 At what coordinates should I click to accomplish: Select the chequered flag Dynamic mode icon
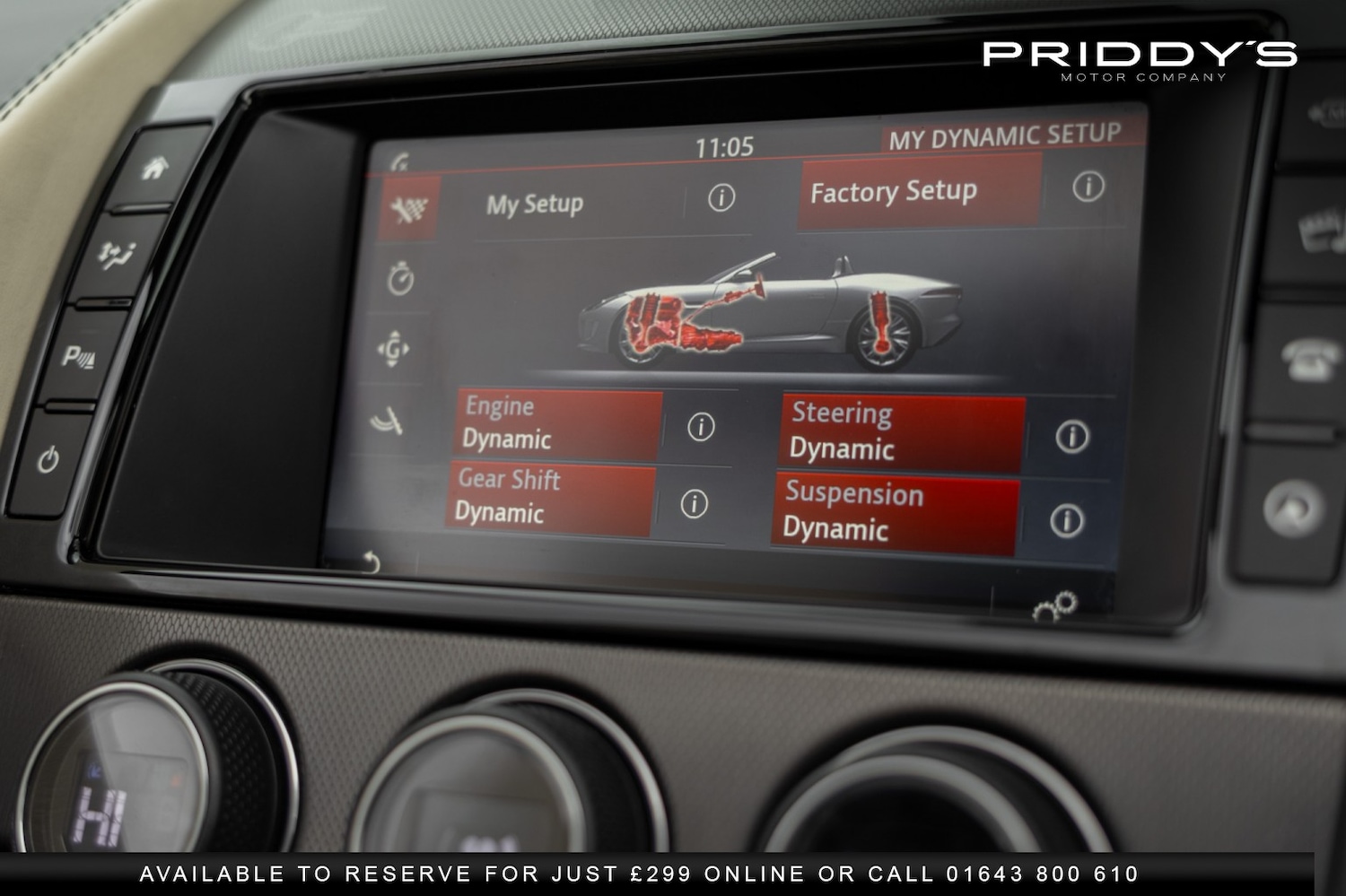point(406,207)
